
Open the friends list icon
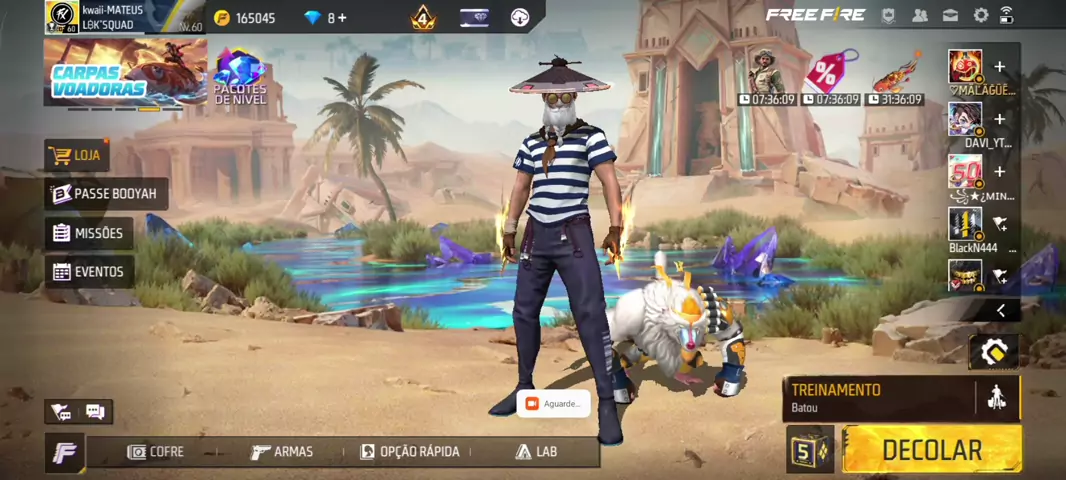pos(920,15)
